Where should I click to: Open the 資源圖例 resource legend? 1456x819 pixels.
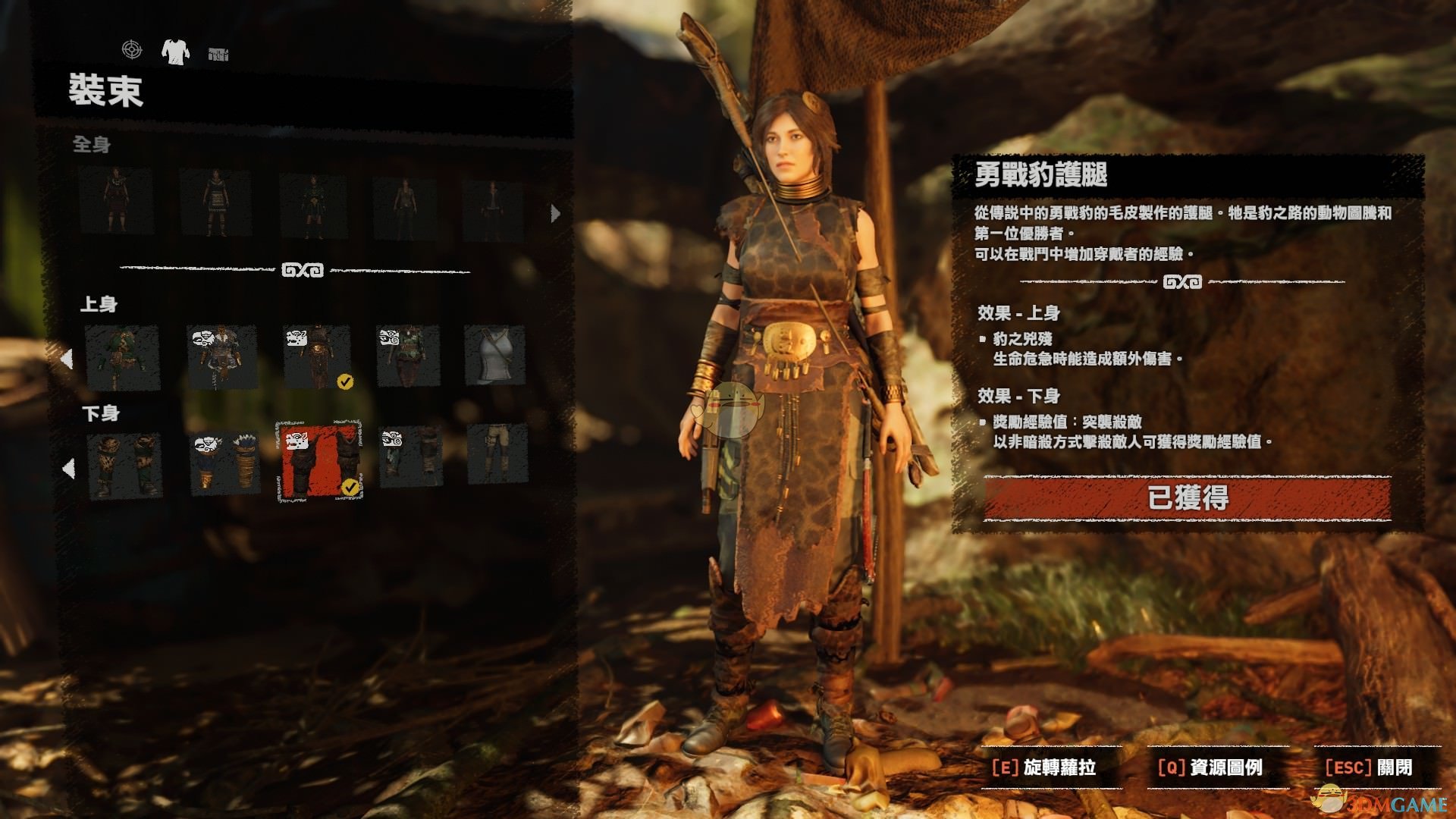pyautogui.click(x=1210, y=767)
